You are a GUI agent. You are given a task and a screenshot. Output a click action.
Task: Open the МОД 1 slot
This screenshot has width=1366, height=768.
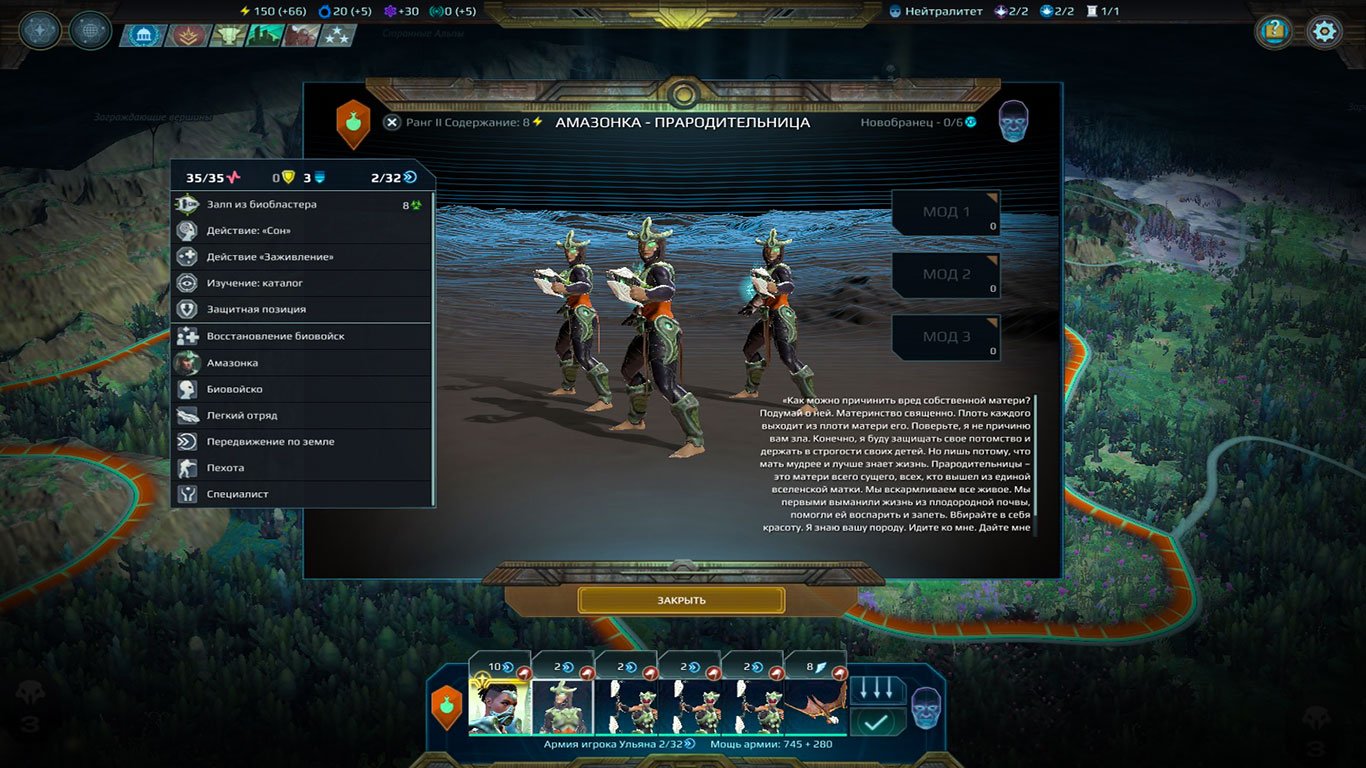pyautogui.click(x=944, y=211)
